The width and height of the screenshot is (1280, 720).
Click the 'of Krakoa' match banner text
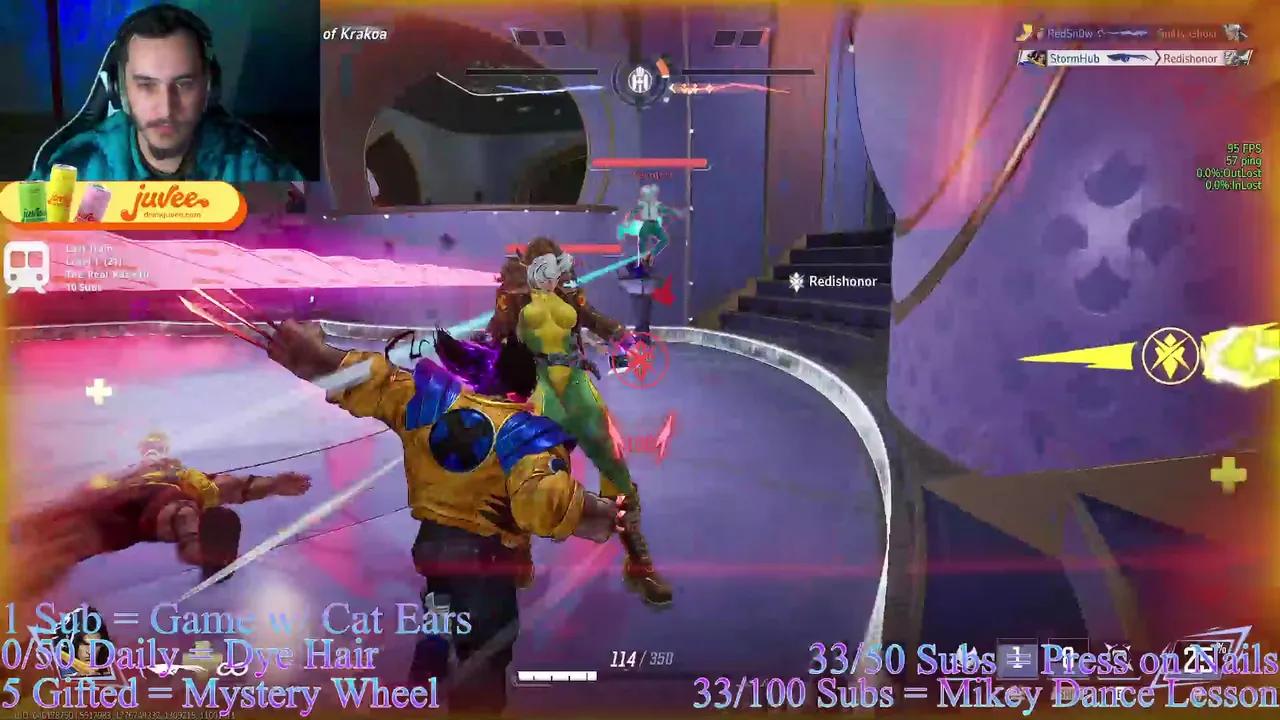coord(354,33)
